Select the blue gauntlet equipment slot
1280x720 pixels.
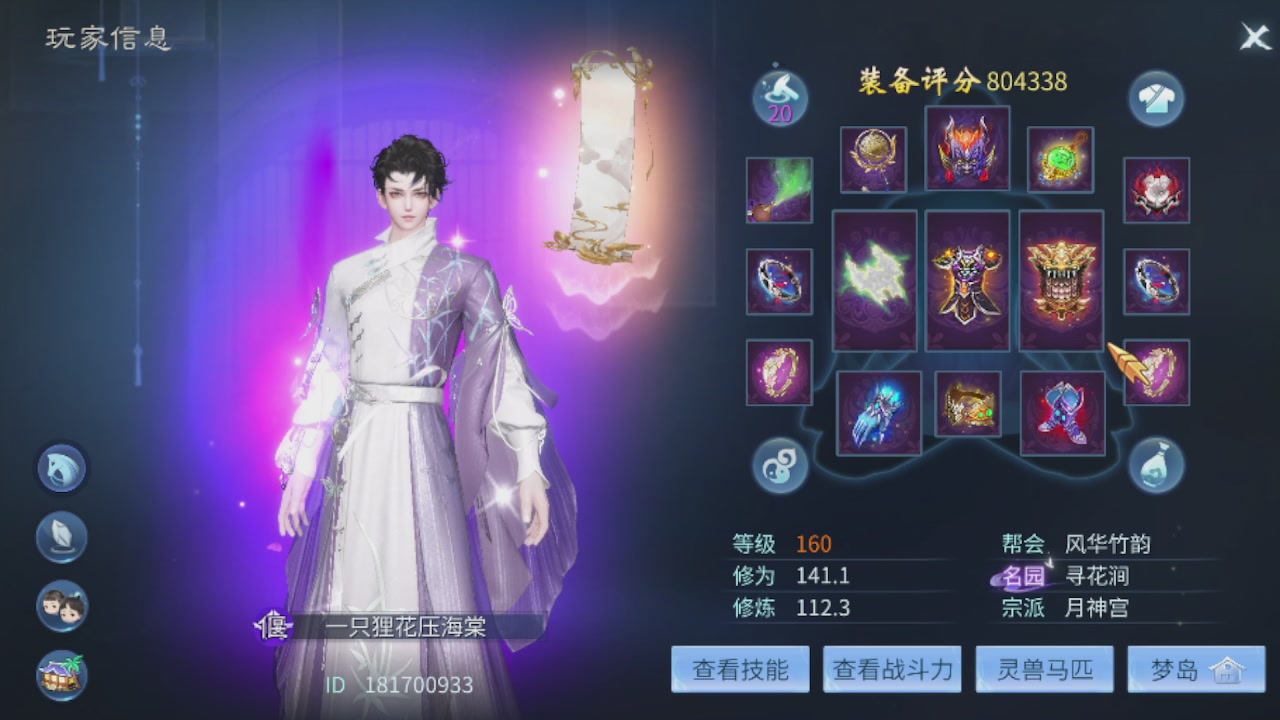click(x=878, y=410)
